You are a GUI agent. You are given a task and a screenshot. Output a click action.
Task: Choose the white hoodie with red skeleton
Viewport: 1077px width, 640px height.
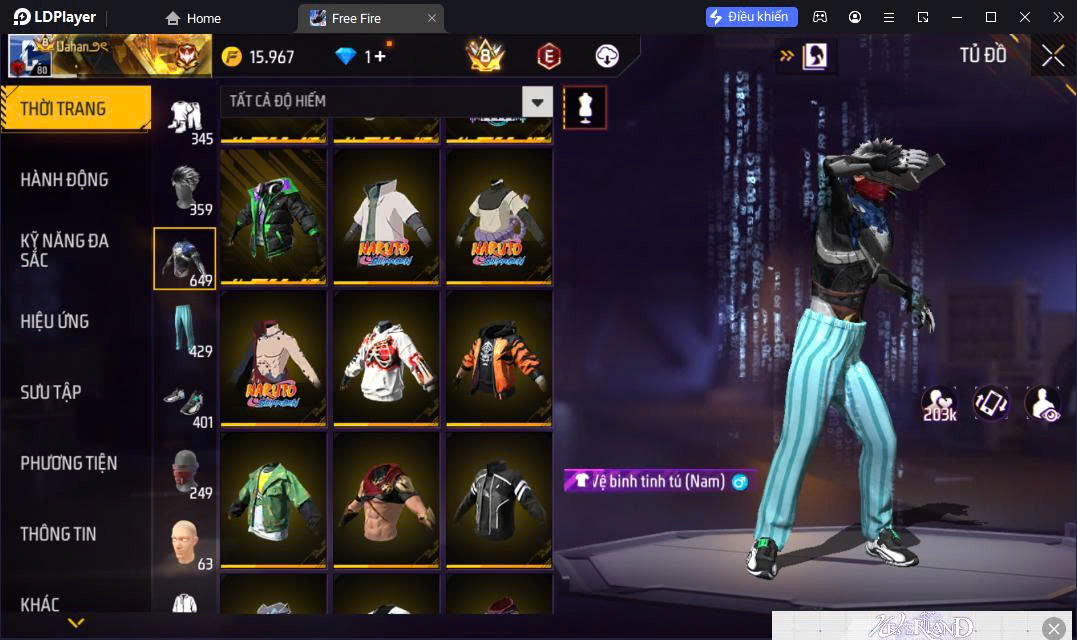click(x=386, y=357)
